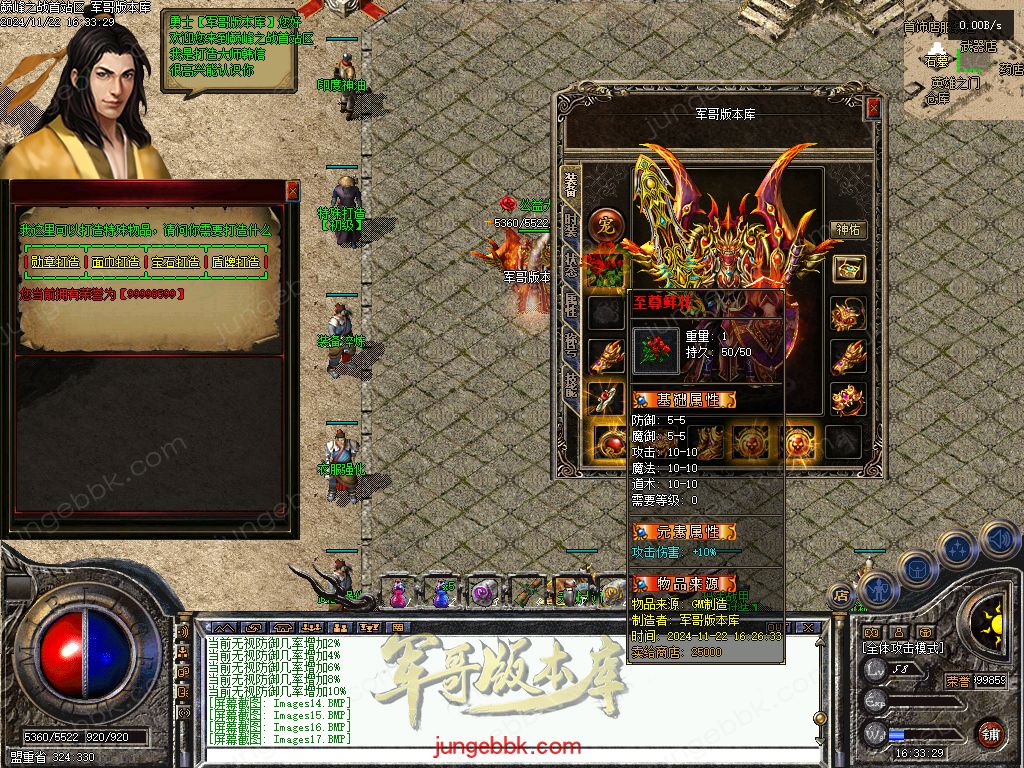This screenshot has height=768, width=1024.
Task: Select the red potion hotbar slot
Action: [398, 593]
